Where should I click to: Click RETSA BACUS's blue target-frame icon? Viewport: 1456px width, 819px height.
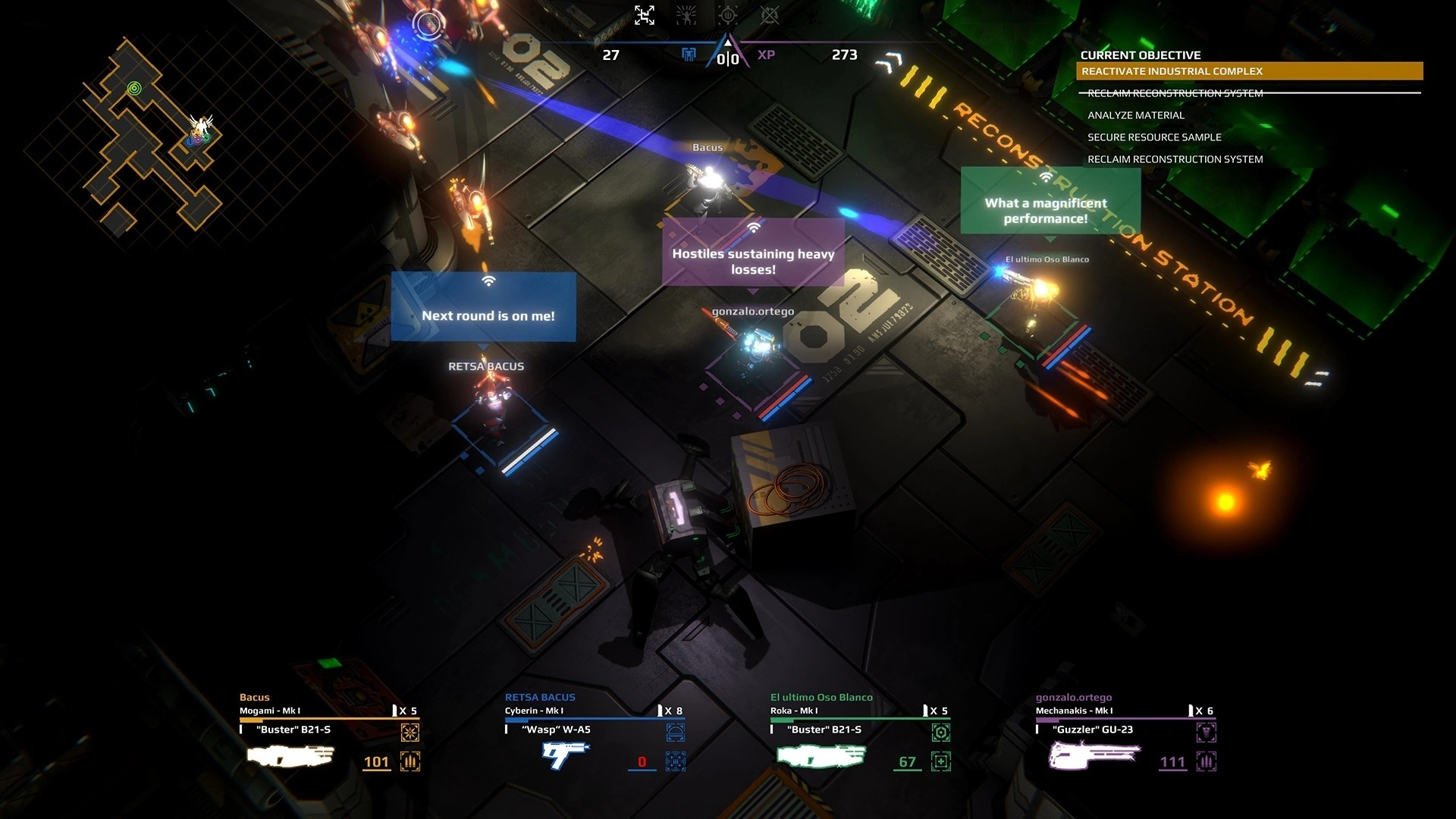675,761
